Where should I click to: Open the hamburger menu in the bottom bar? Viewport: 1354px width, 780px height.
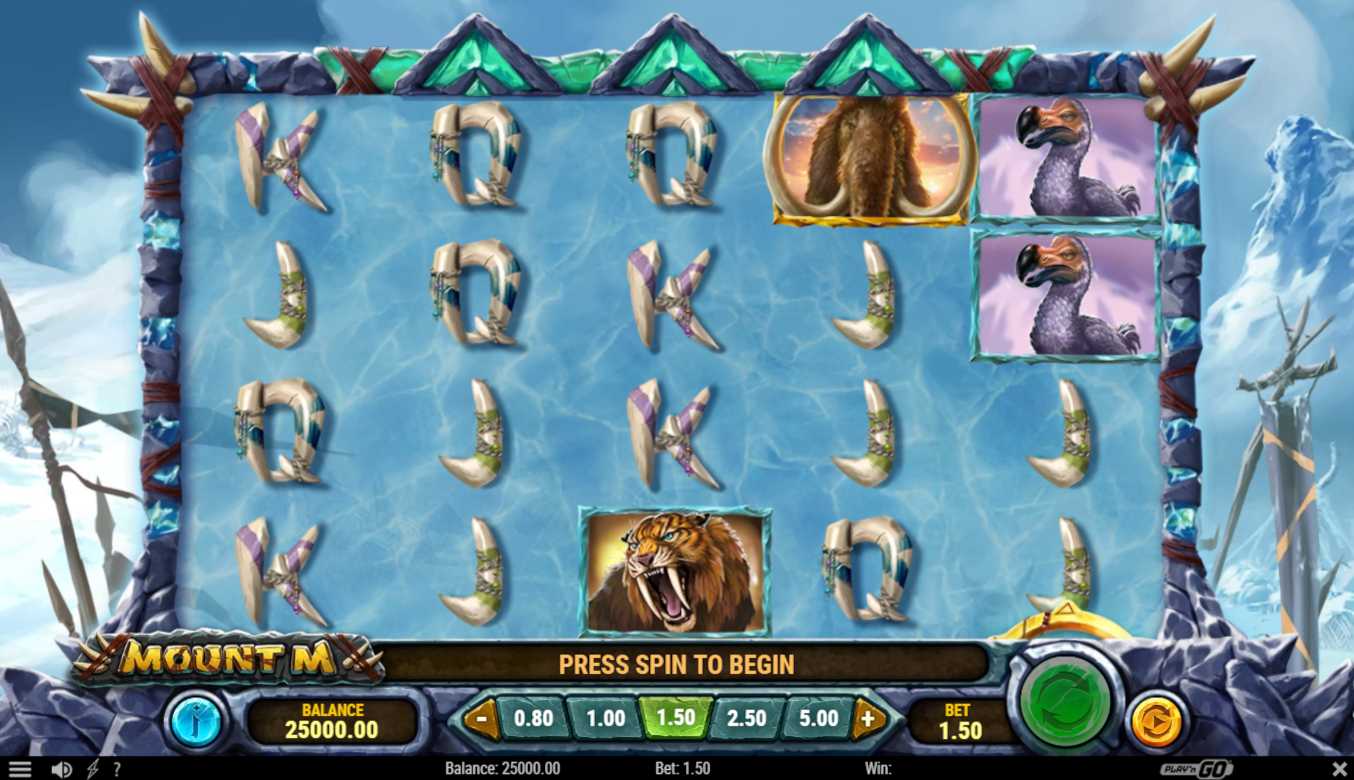coord(20,769)
